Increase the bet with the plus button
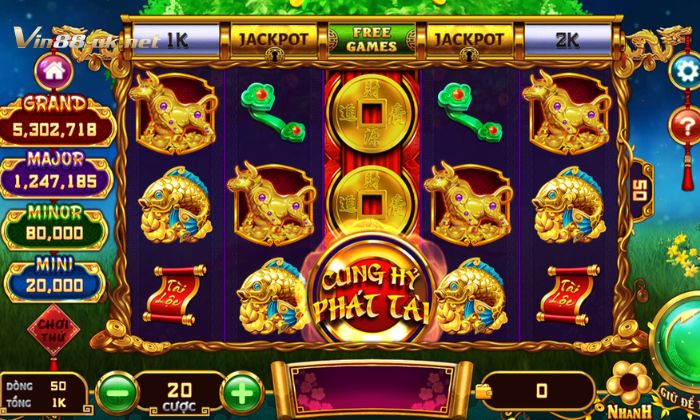This screenshot has width=700, height=420. [240, 387]
